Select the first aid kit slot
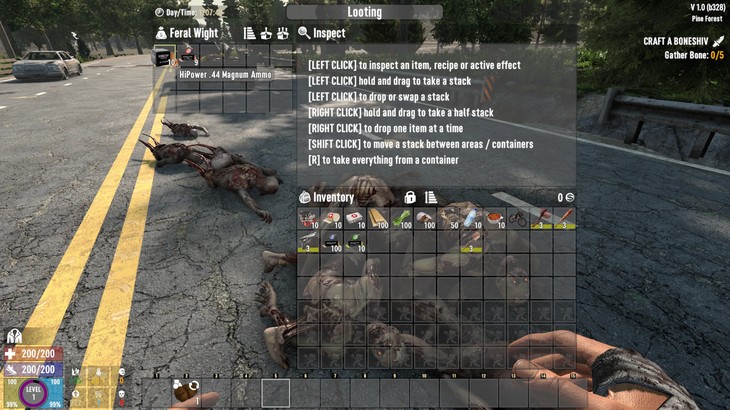 (356, 218)
